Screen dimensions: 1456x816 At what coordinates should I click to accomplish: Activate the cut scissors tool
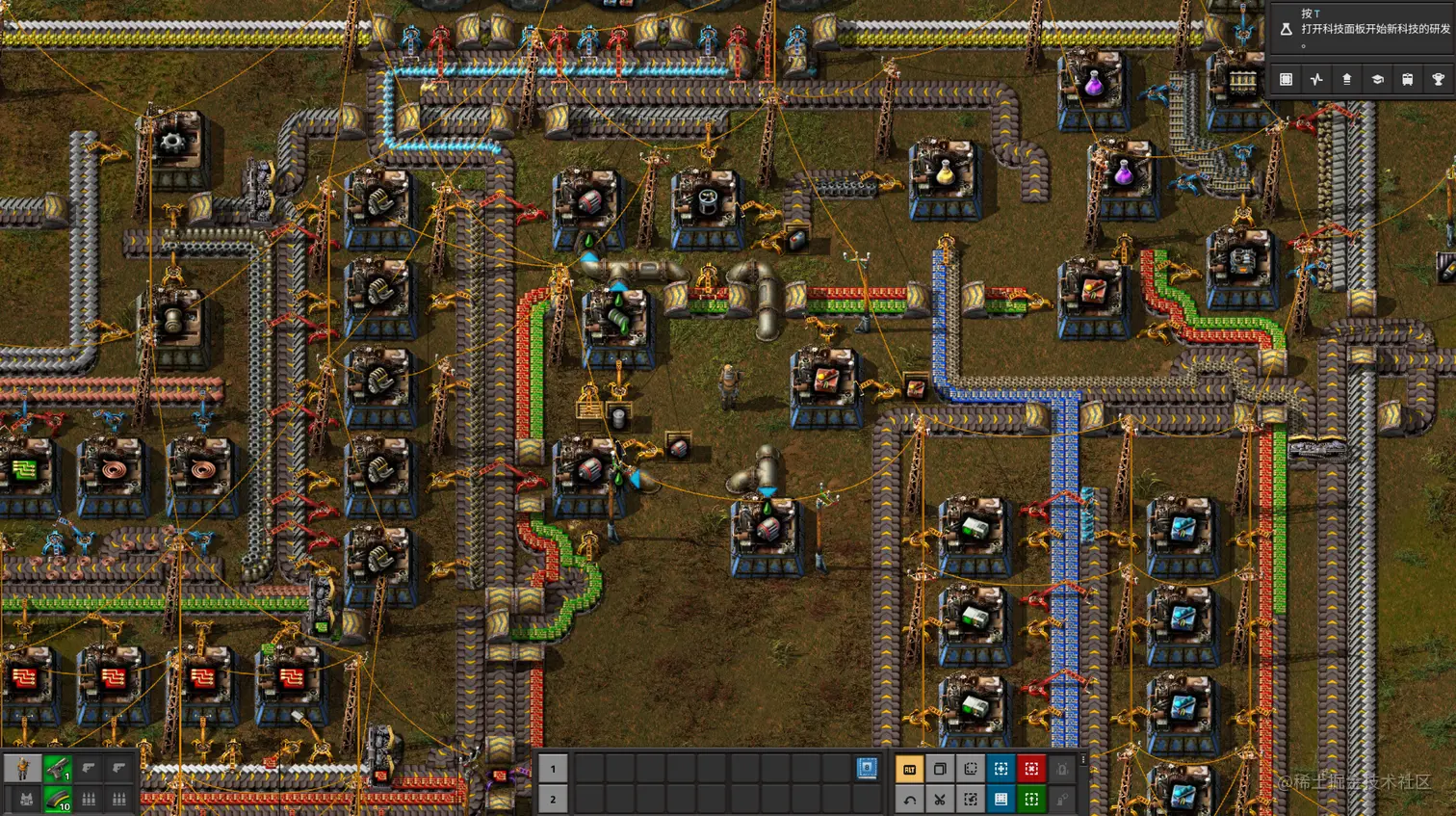coord(940,799)
